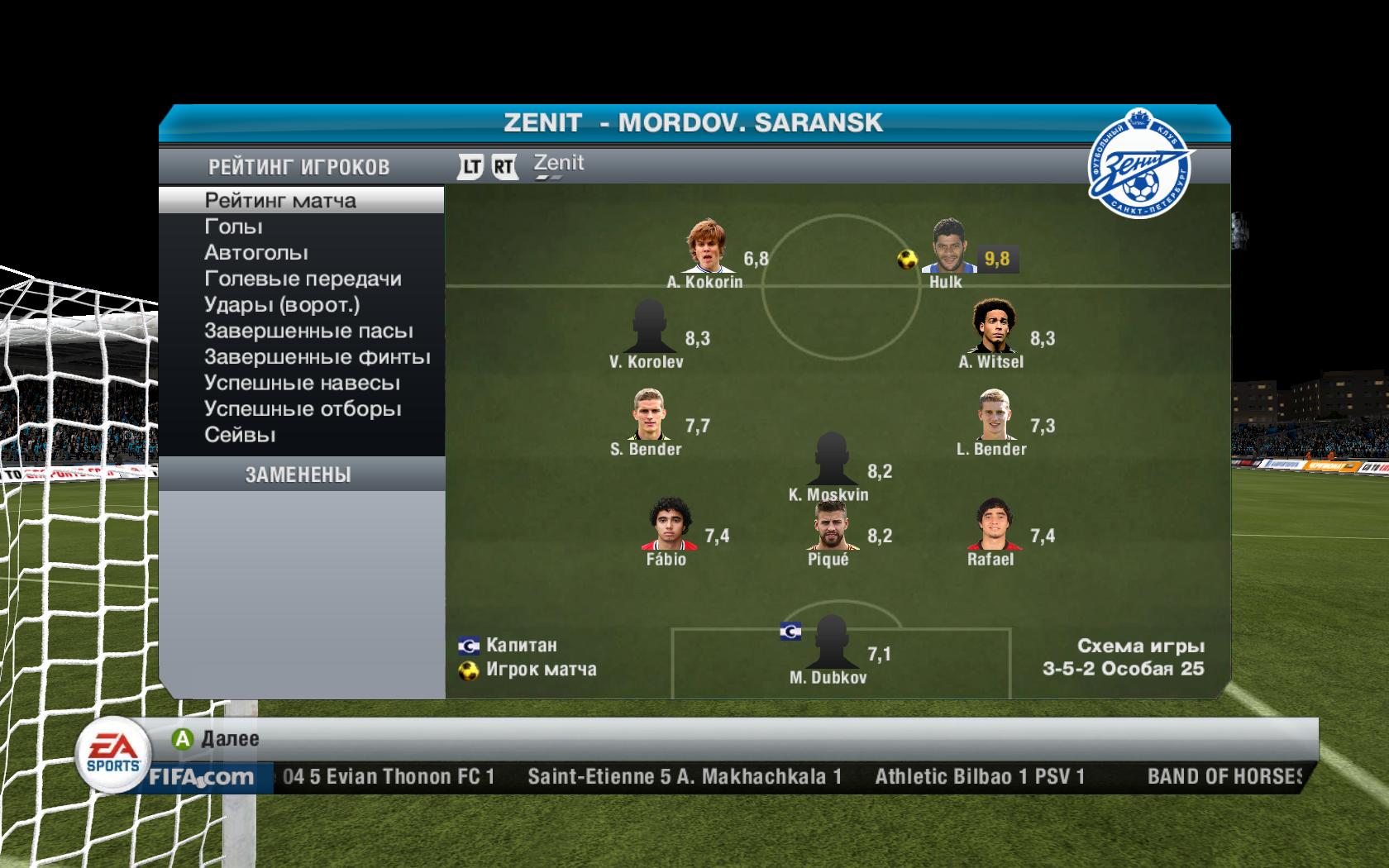Show "Голевые передачи" stats
The height and width of the screenshot is (868, 1389).
click(x=303, y=279)
